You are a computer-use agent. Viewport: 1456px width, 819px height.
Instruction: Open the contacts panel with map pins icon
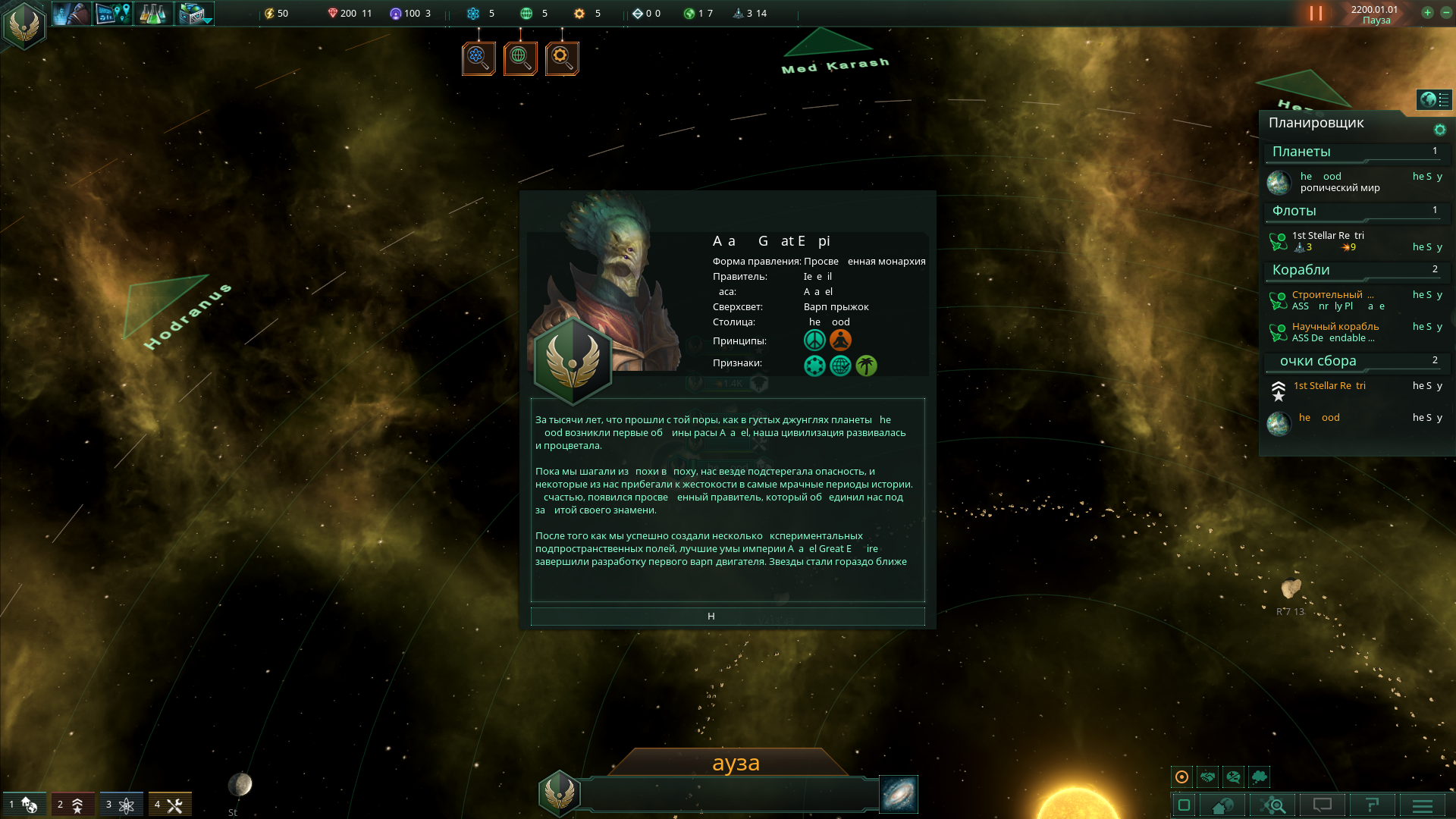112,13
